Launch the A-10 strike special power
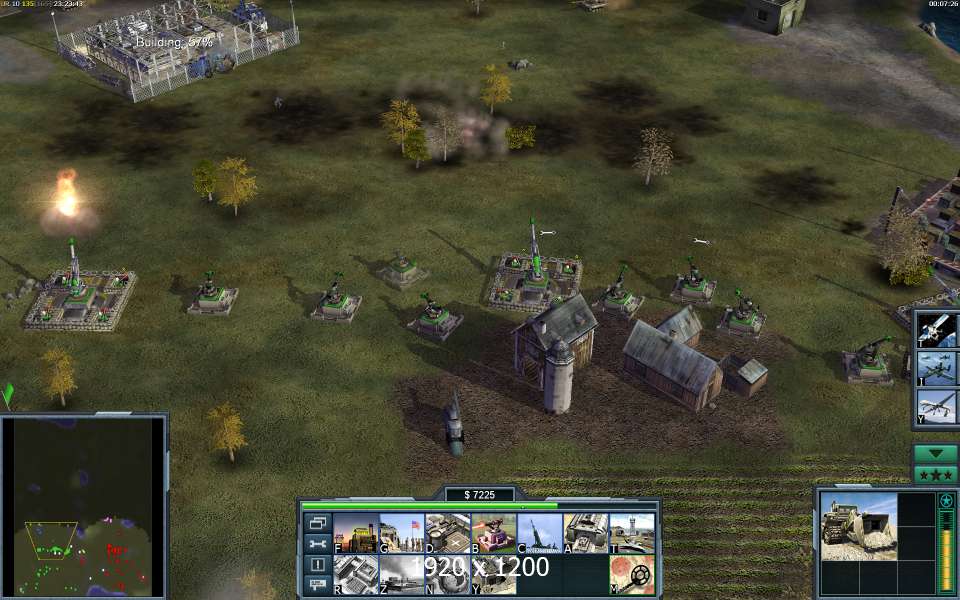Screen dimensions: 960x600 [x=938, y=367]
